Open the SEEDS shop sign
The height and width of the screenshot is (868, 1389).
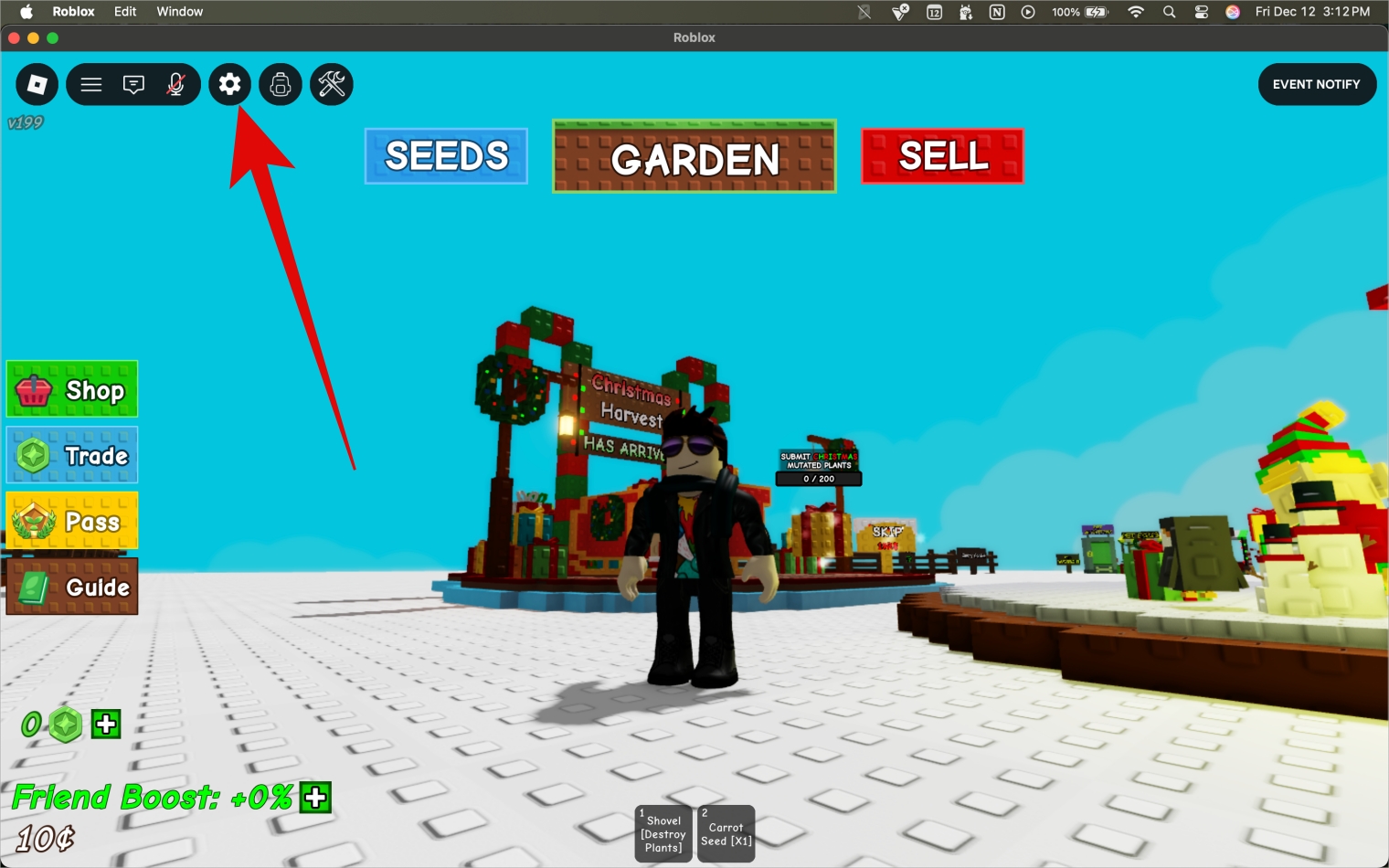click(446, 155)
